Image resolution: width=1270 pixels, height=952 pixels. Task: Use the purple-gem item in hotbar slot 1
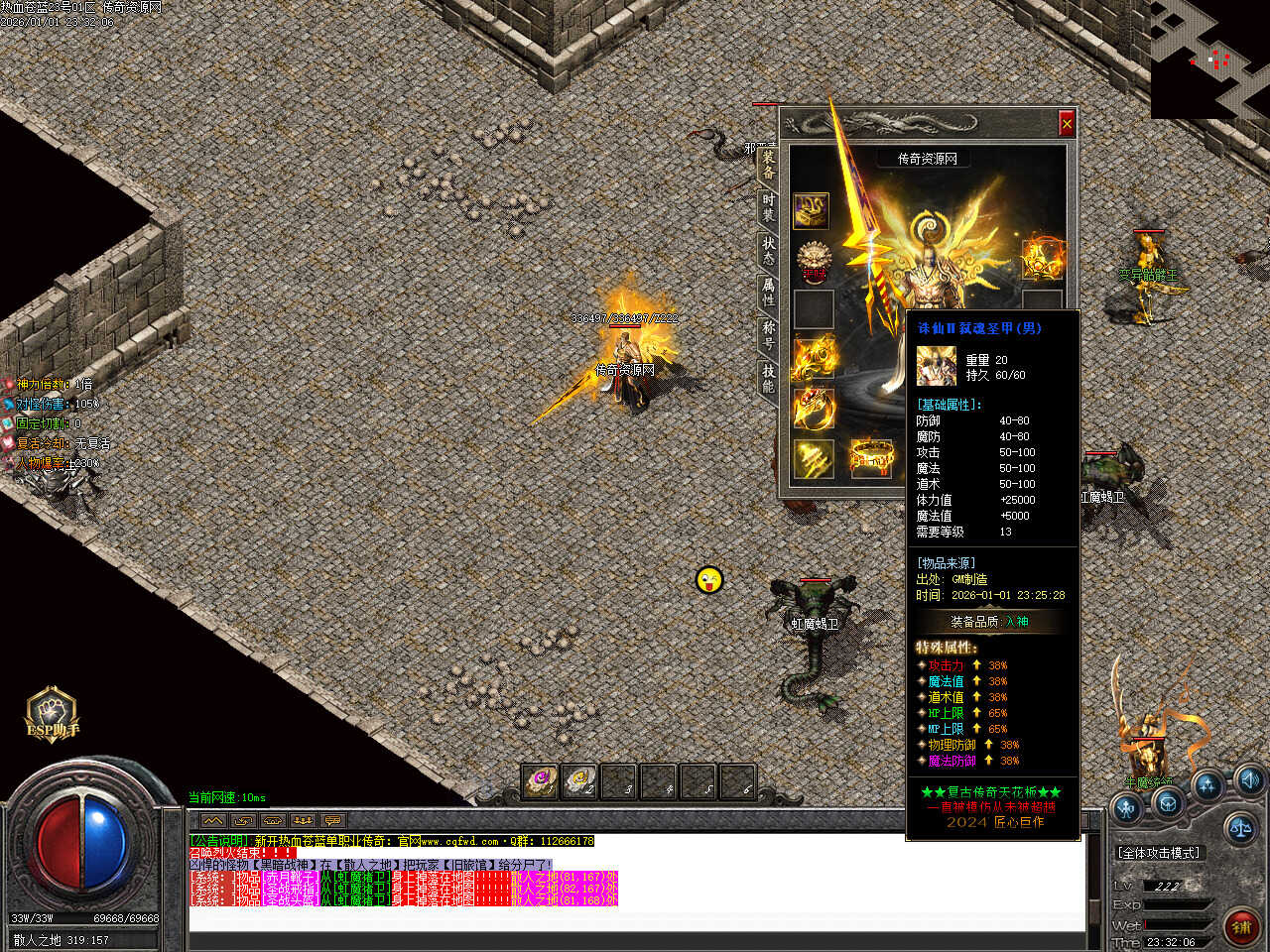tap(540, 780)
